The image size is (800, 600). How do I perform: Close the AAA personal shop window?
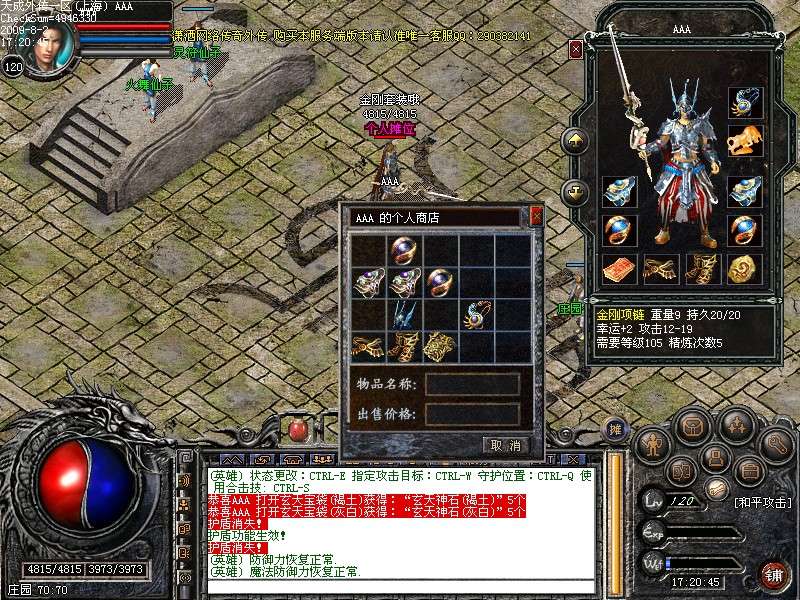[x=536, y=216]
